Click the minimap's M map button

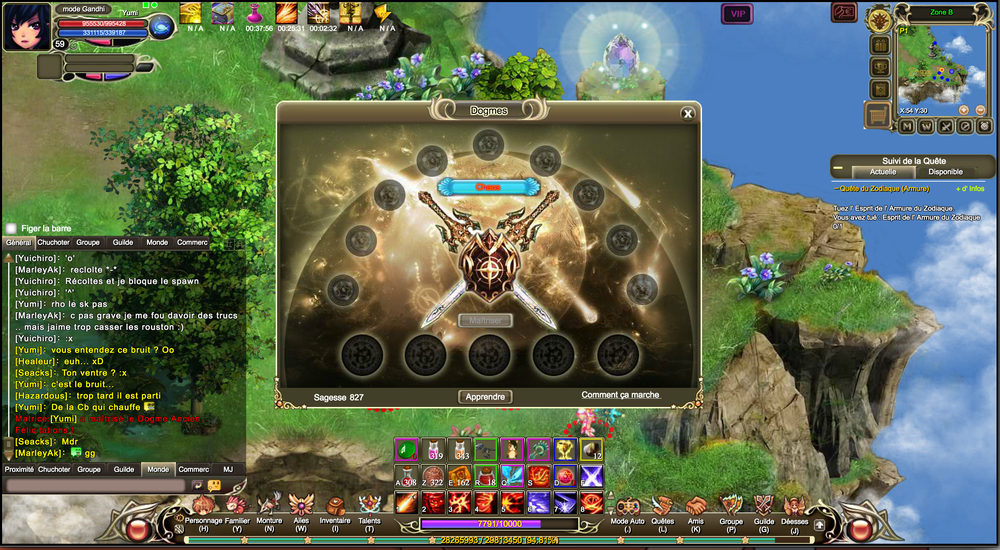[x=907, y=126]
